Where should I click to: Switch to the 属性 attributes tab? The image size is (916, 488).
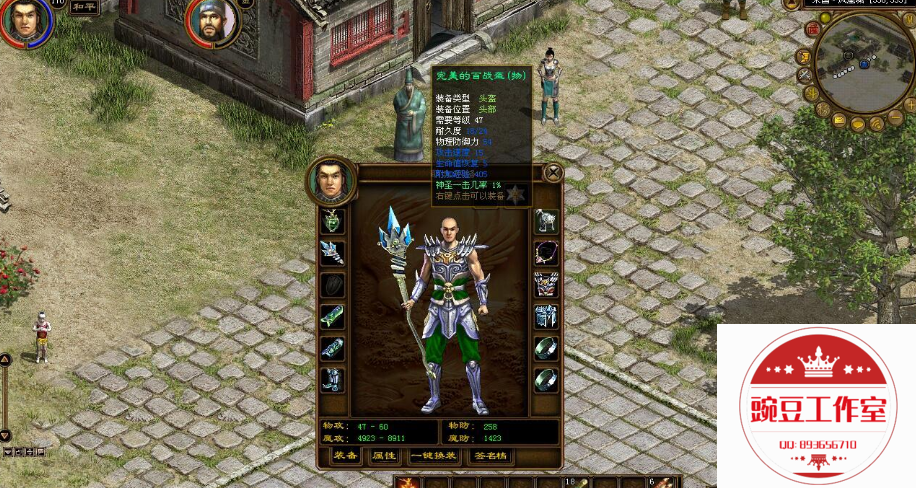384,456
